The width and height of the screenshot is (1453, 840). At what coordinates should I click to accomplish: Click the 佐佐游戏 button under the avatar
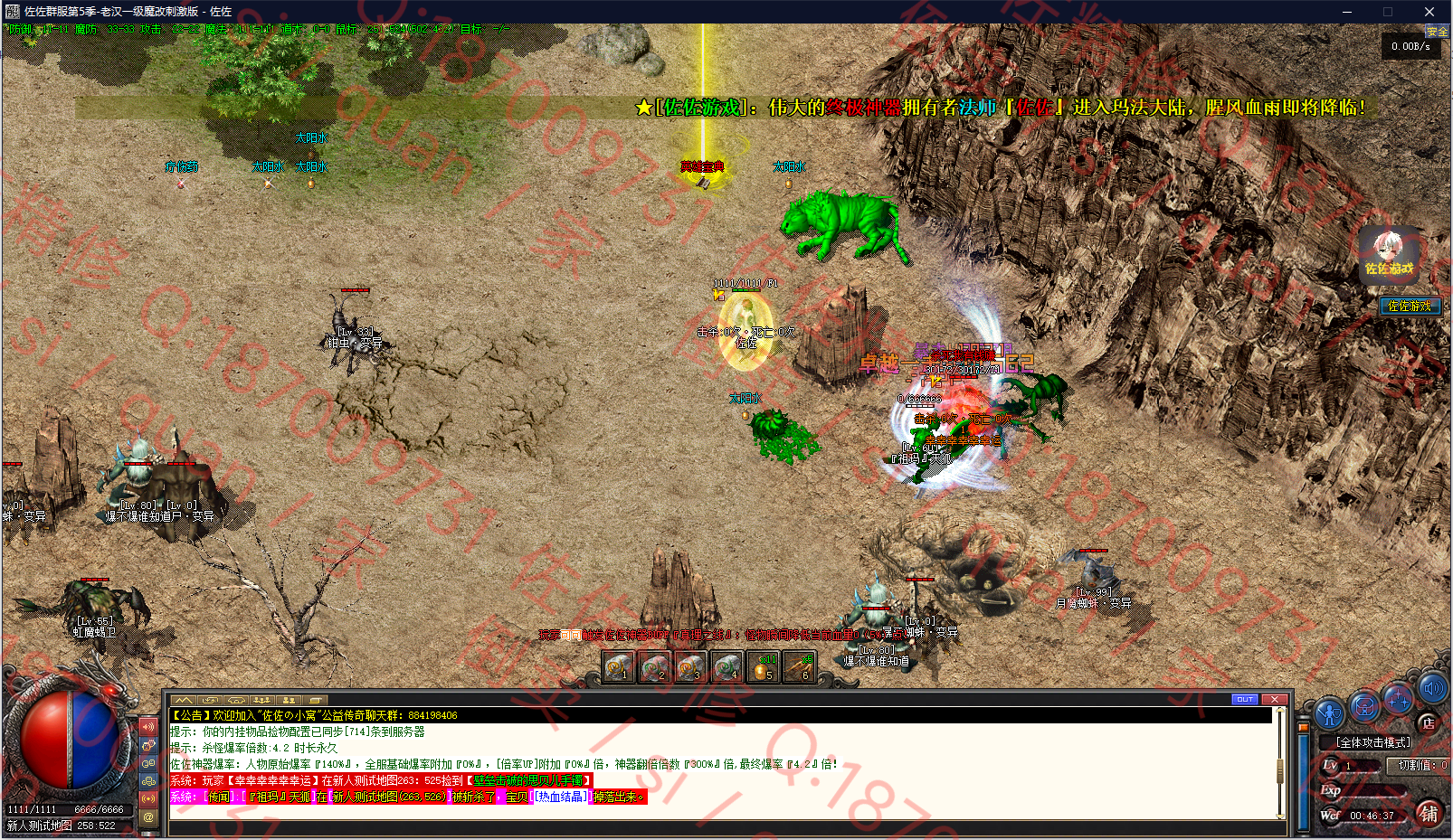[x=1409, y=307]
